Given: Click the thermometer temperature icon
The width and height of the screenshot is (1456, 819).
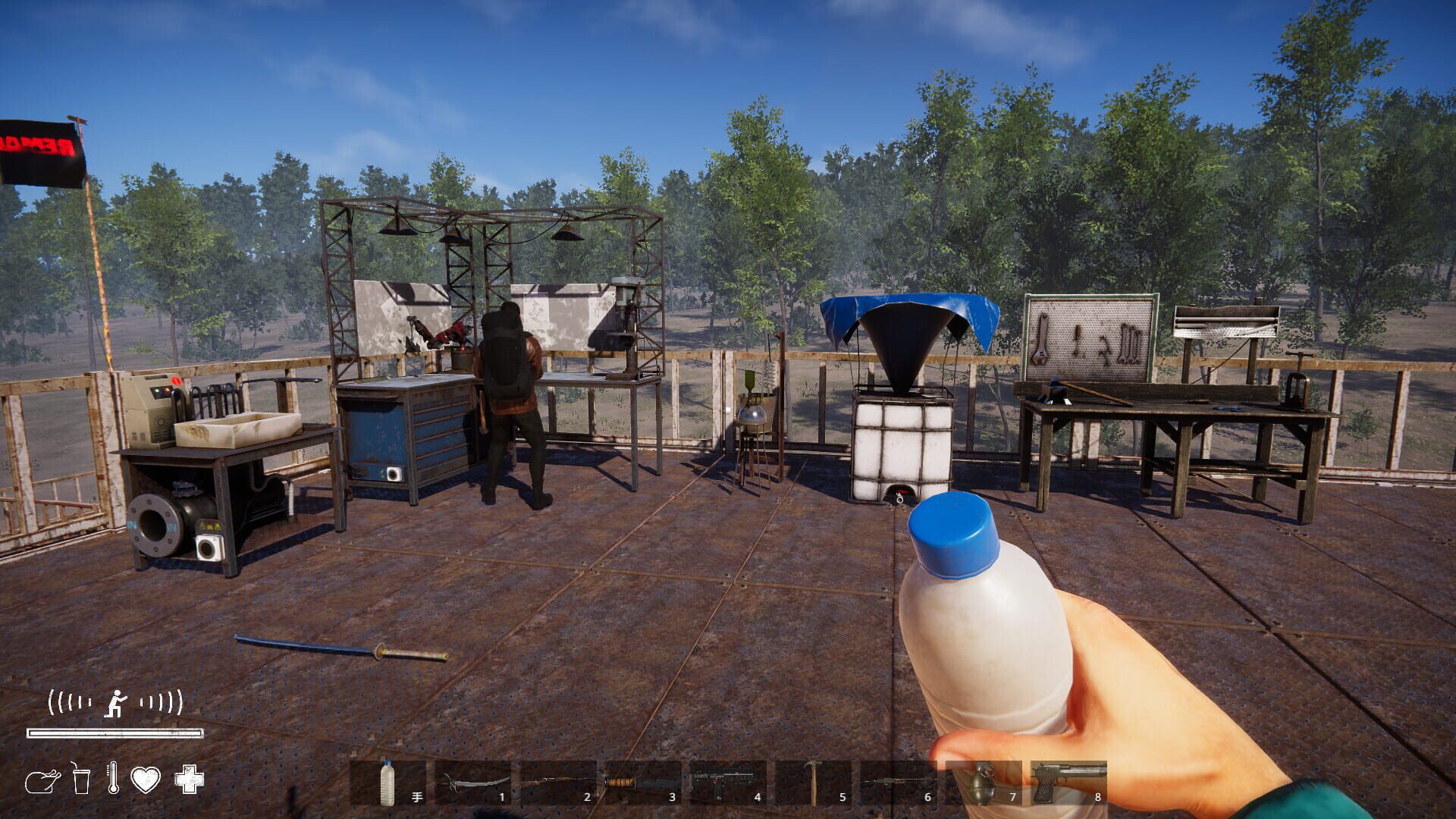Looking at the screenshot, I should pyautogui.click(x=112, y=777).
